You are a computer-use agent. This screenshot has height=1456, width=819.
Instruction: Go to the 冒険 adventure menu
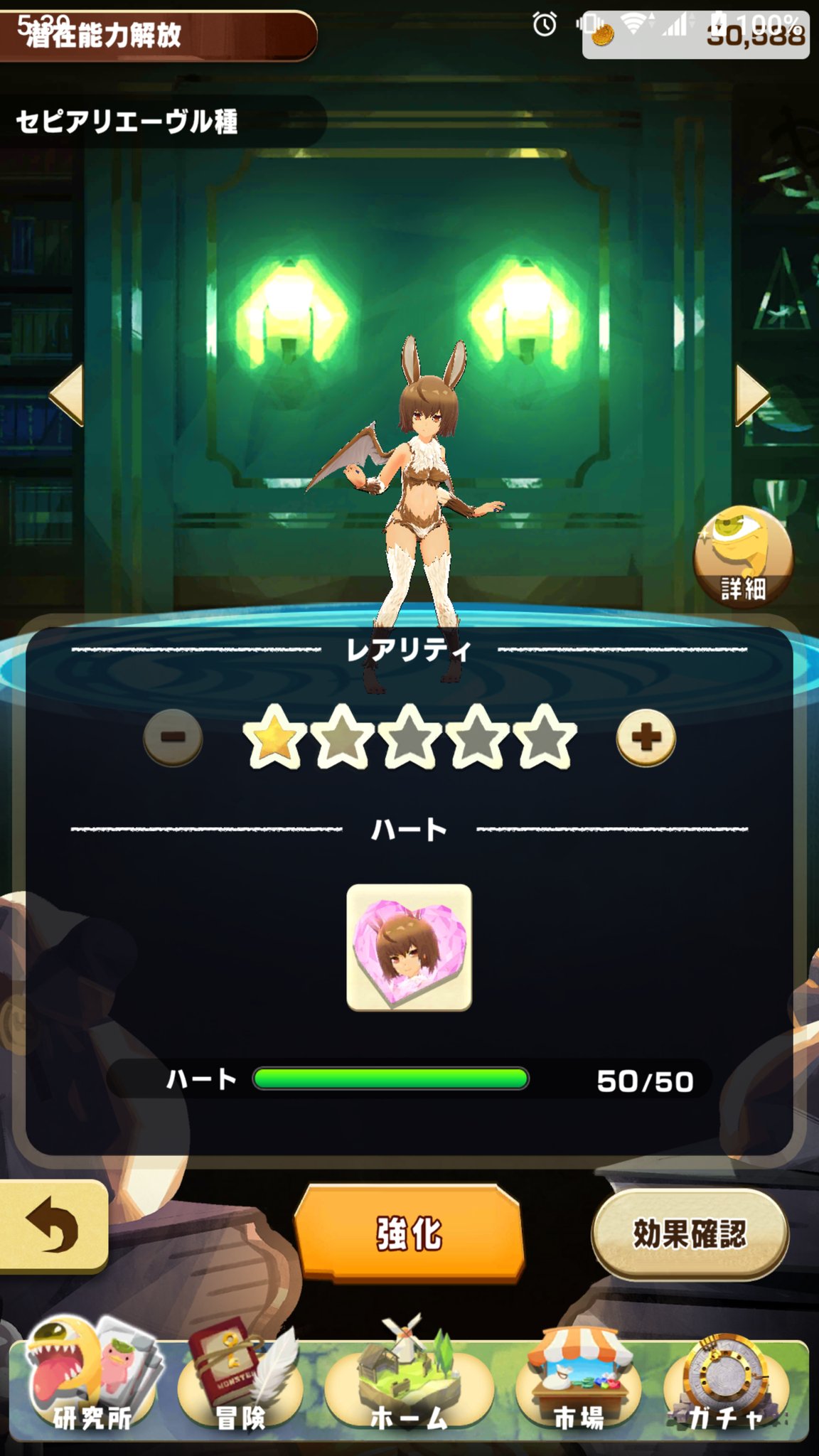[x=240, y=1383]
